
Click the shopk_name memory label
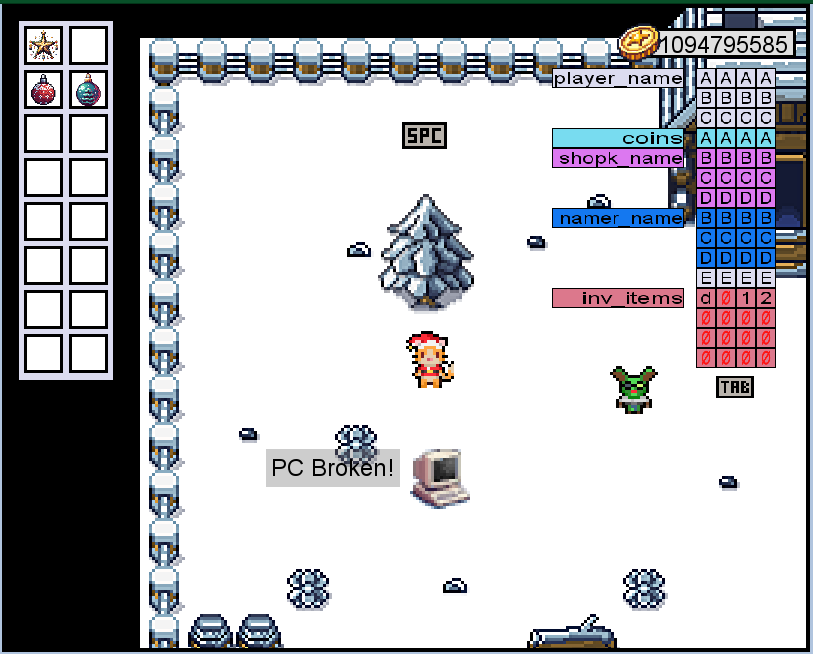[618, 158]
